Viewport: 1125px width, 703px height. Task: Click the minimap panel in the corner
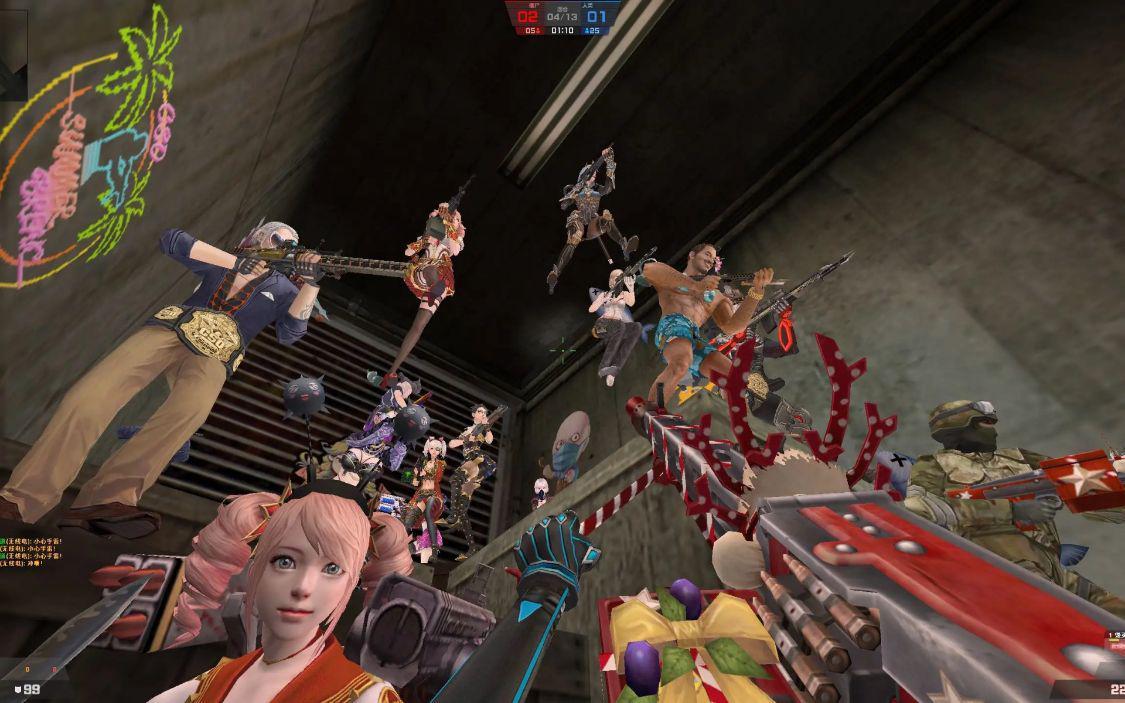[13, 52]
